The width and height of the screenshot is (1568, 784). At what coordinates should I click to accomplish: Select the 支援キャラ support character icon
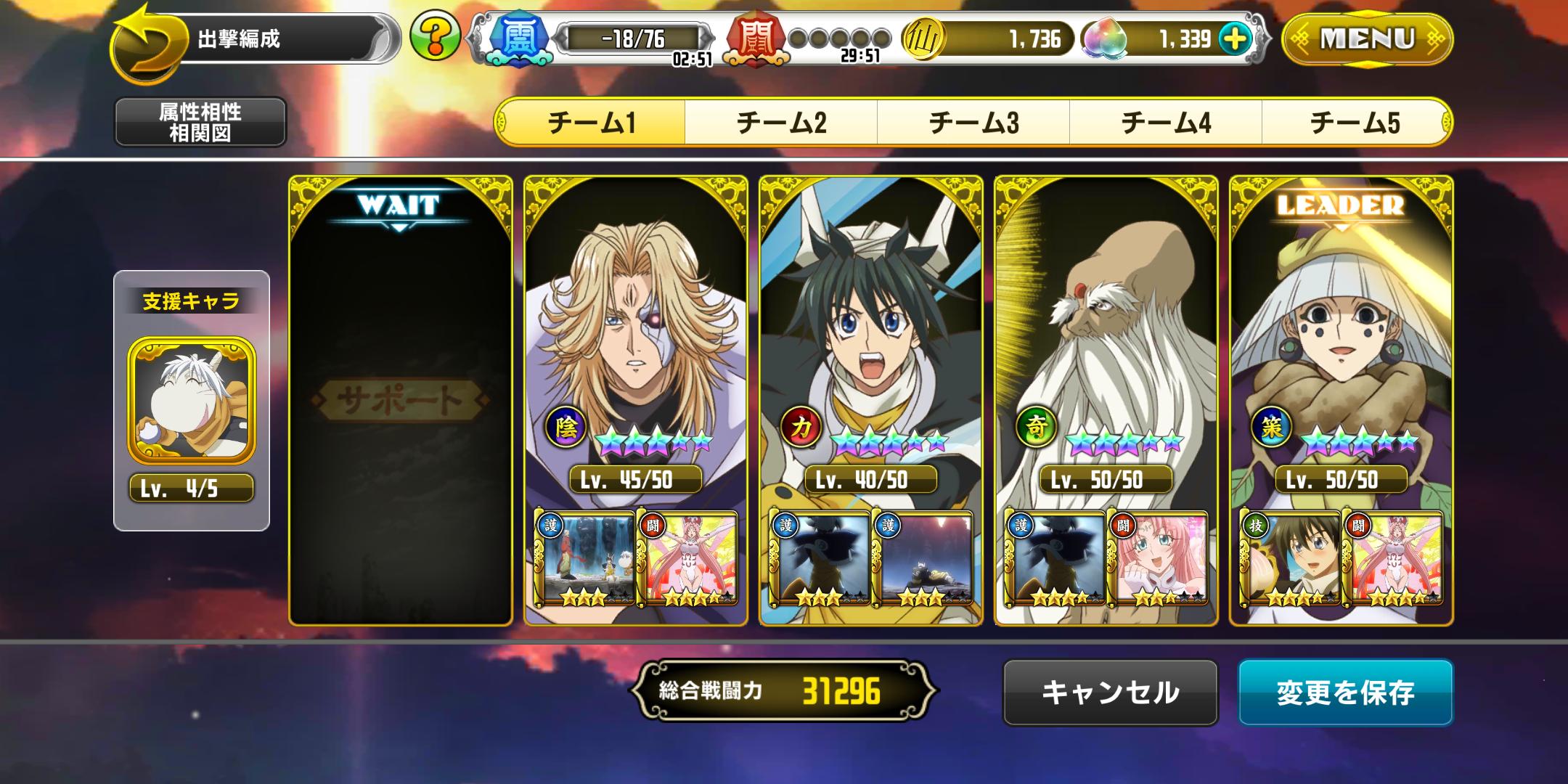tap(192, 401)
